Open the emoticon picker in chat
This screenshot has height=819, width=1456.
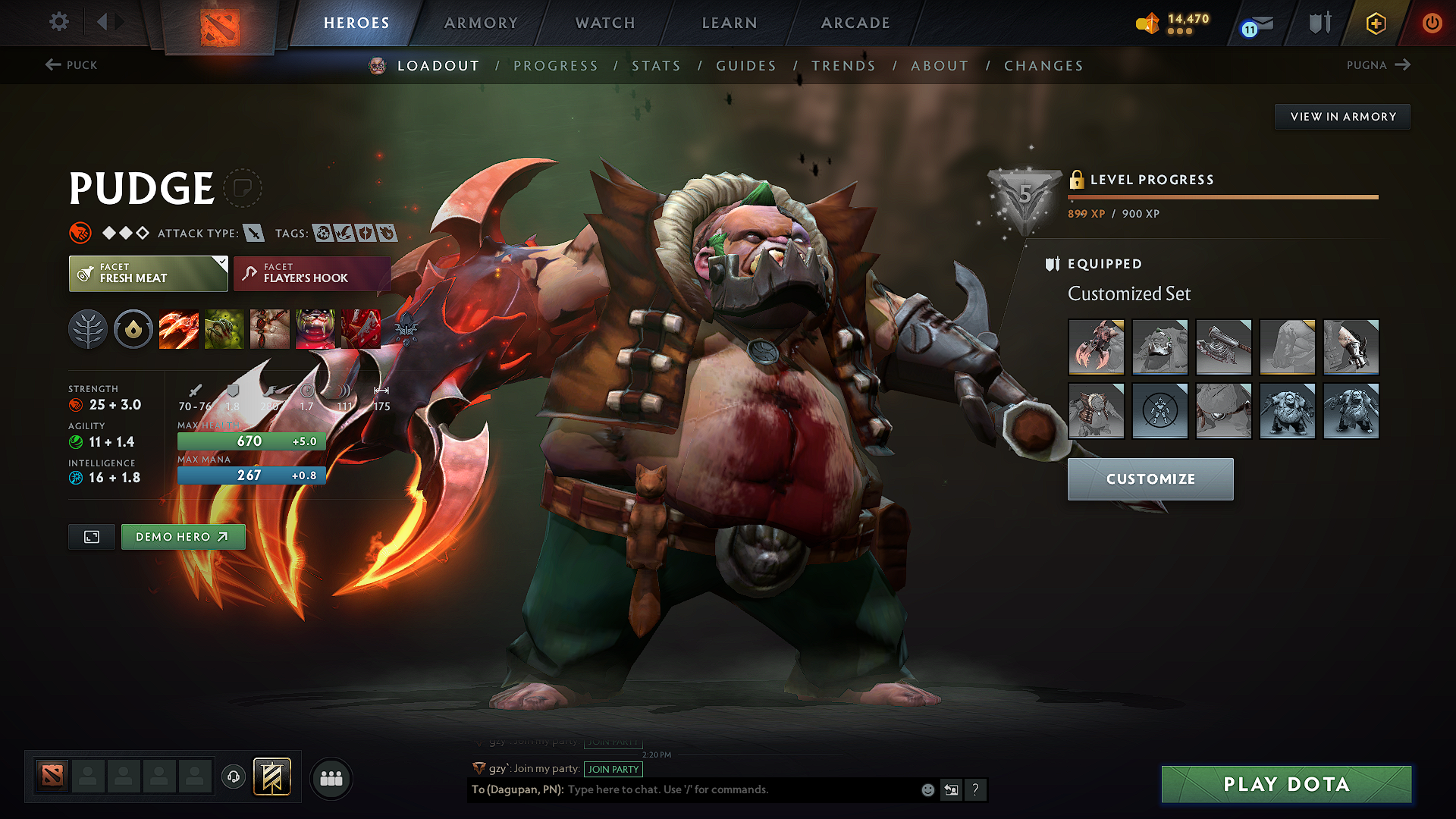click(927, 789)
